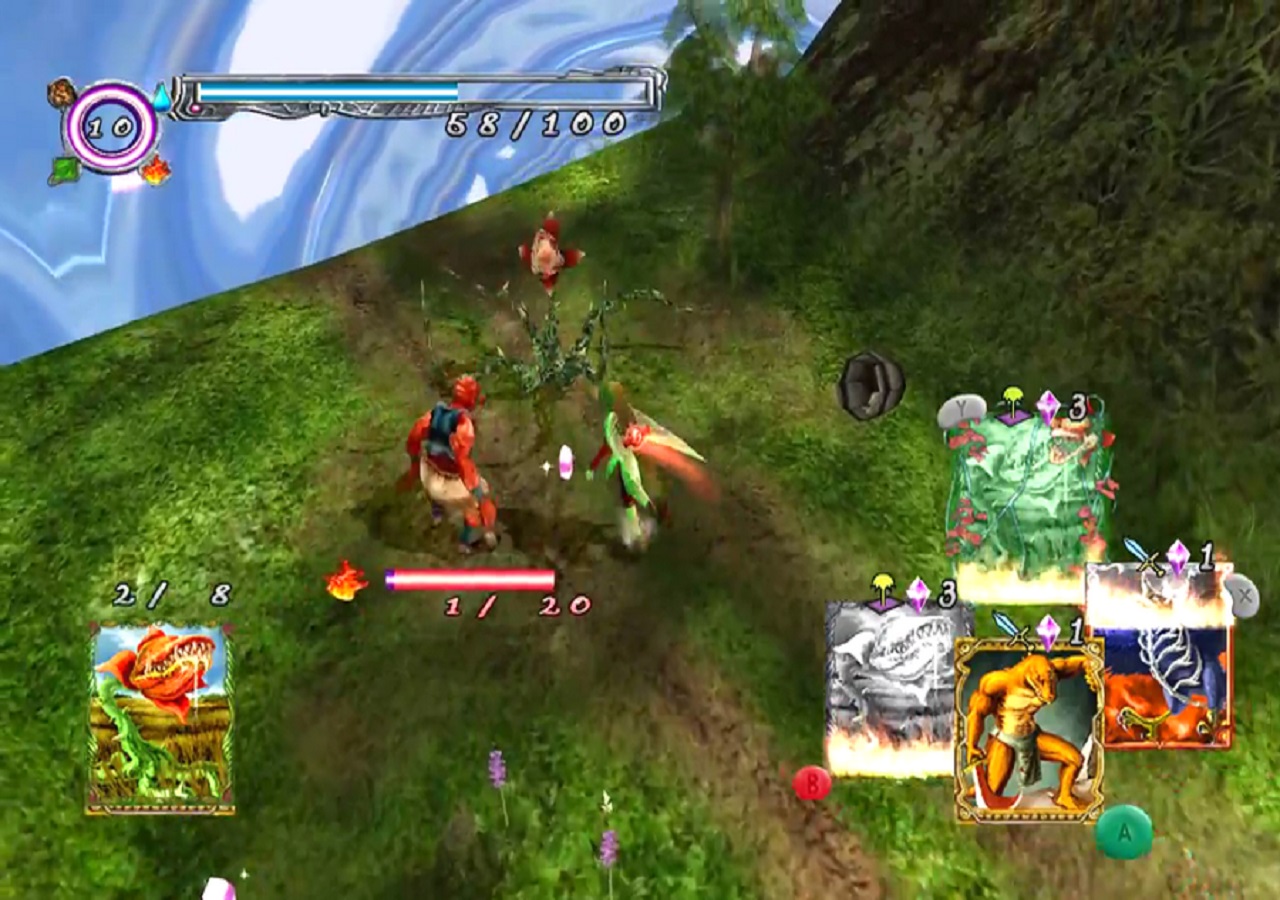
Task: Click the acorn icon atop the magic stone ring
Action: (60, 90)
